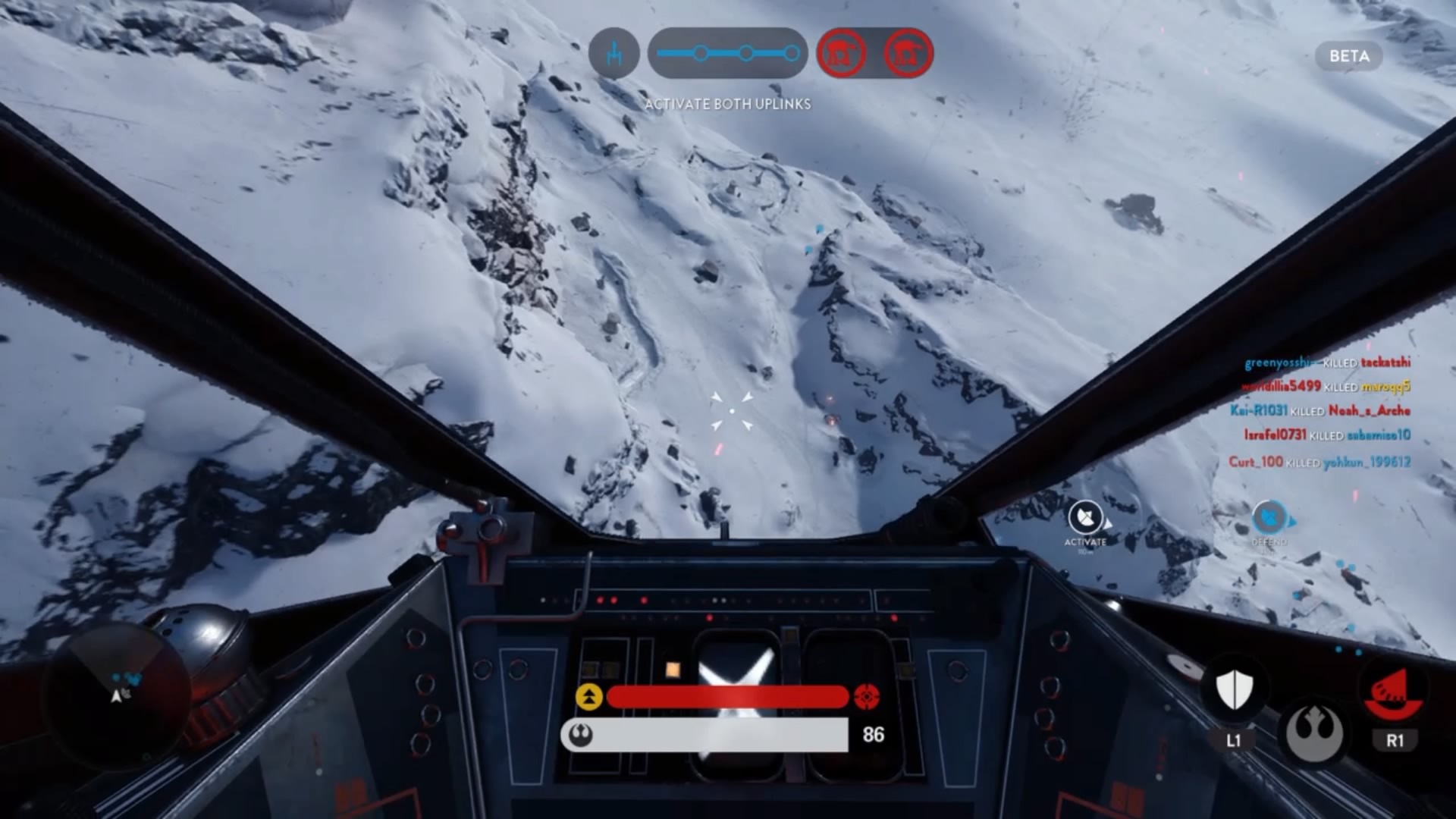This screenshot has width=1456, height=819.
Task: Activate the shield ability icon
Action: 1234,689
